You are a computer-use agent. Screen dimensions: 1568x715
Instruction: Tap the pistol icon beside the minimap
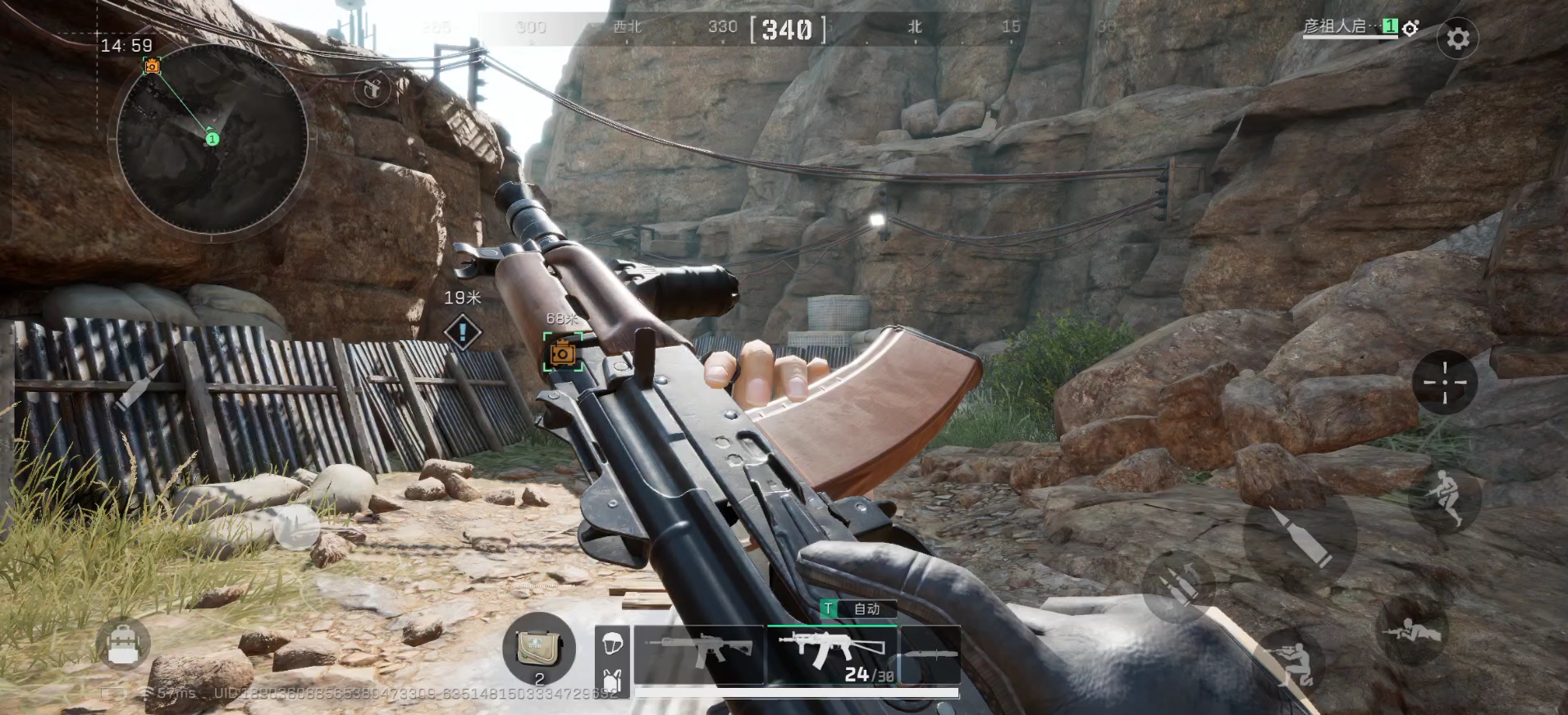372,87
